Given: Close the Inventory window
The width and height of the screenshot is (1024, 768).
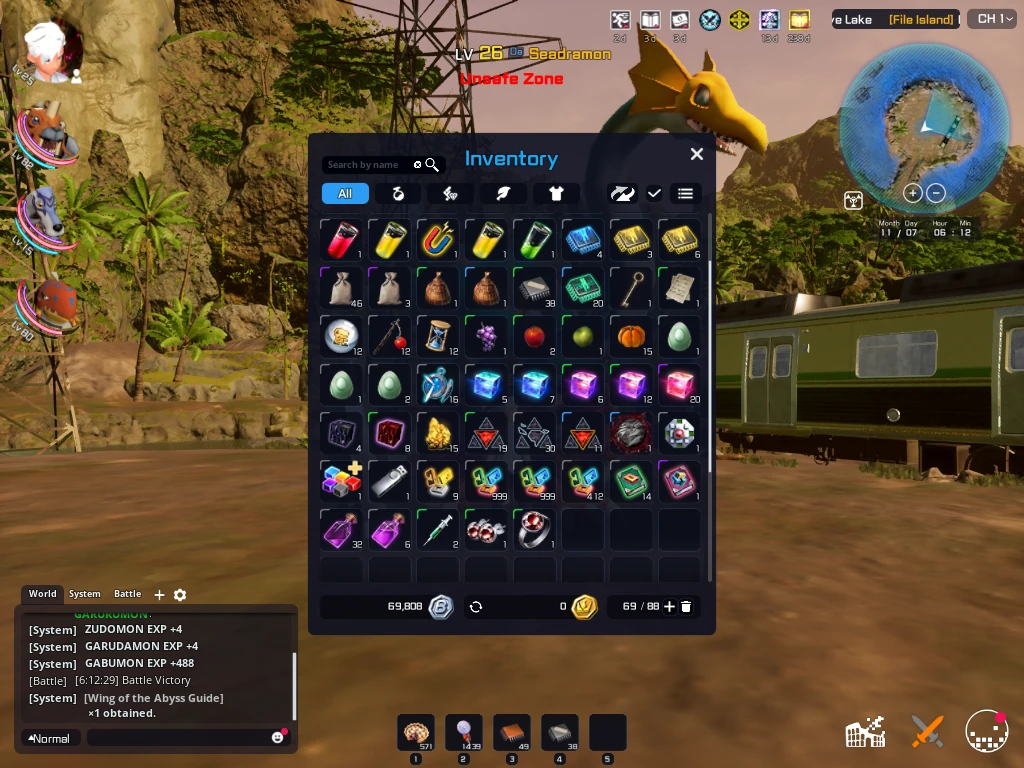Looking at the screenshot, I should pos(697,154).
